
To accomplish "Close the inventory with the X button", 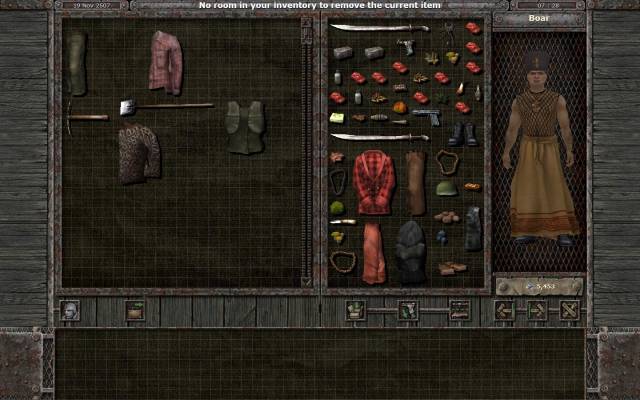I will pyautogui.click(x=570, y=310).
